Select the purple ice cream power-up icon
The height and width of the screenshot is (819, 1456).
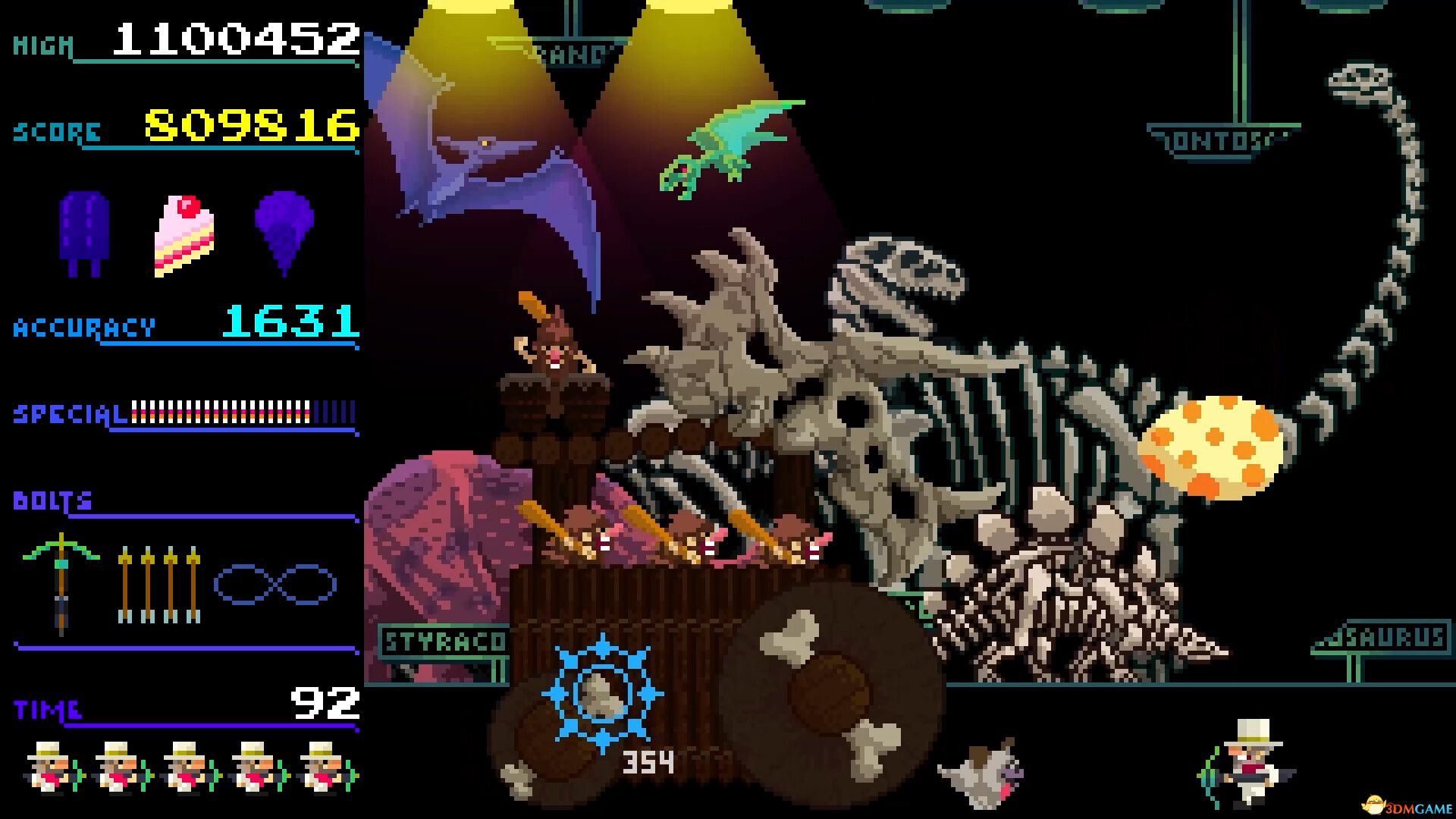[x=284, y=235]
